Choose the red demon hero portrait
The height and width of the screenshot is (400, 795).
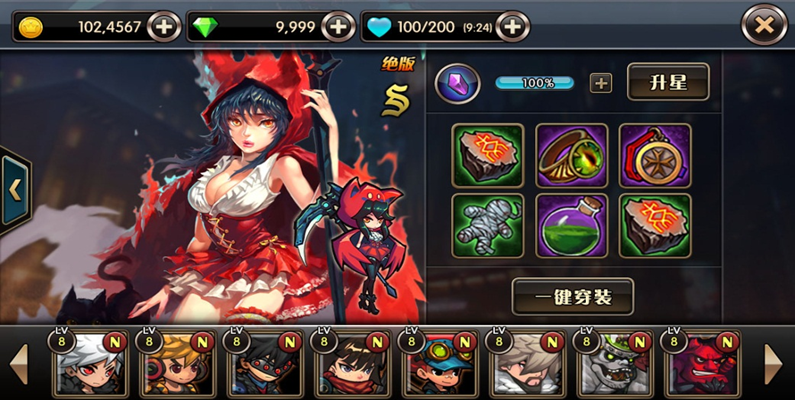[x=702, y=366]
